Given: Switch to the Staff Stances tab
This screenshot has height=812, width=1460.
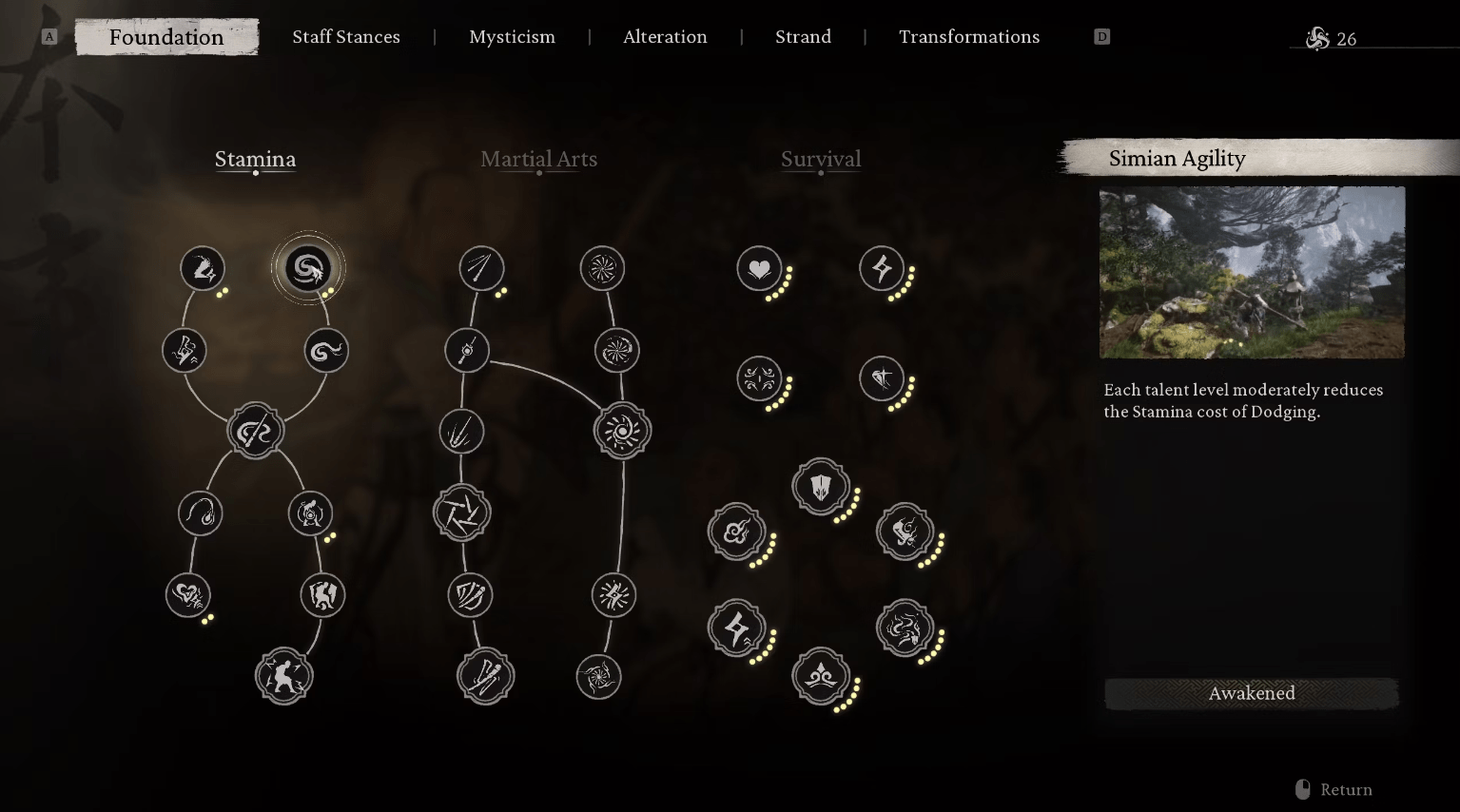Looking at the screenshot, I should [345, 36].
